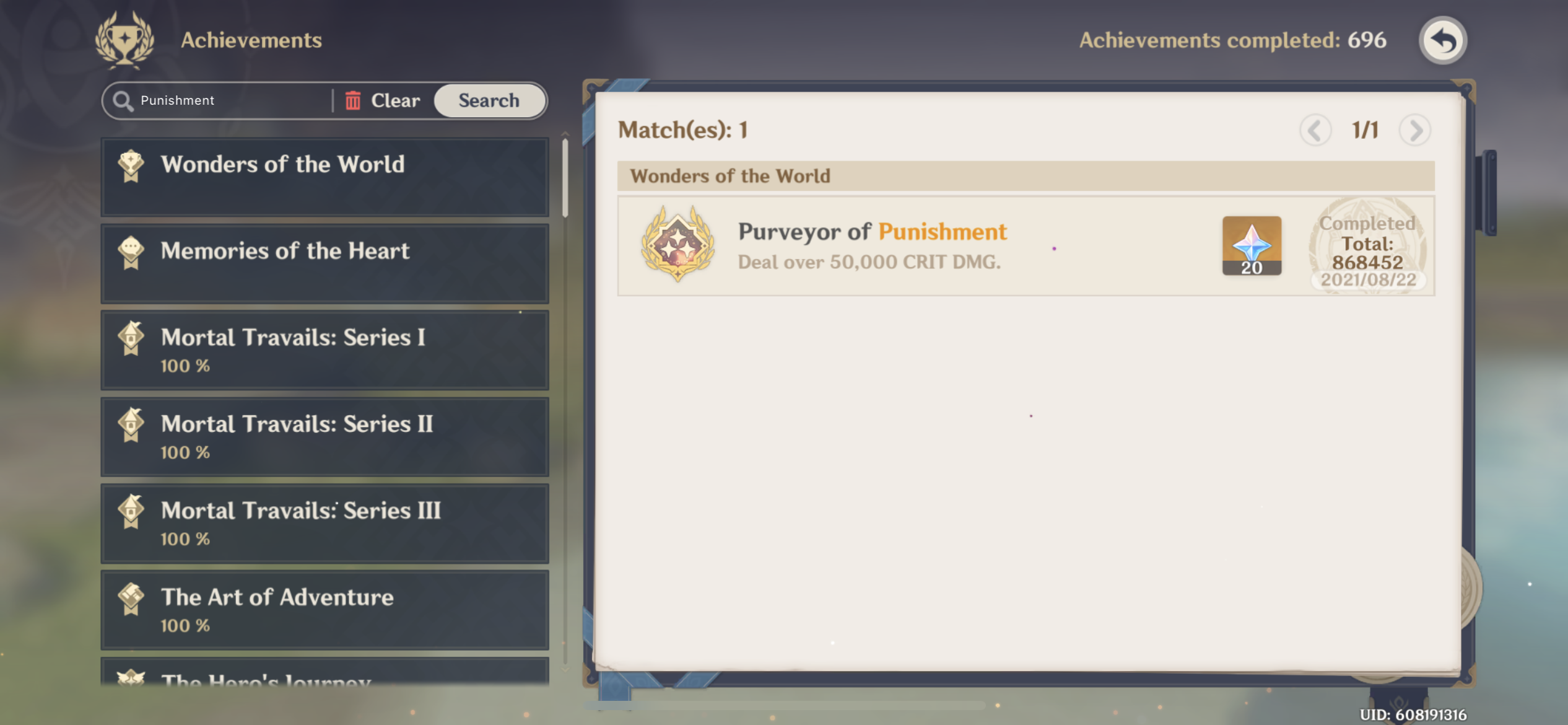The image size is (1568, 725).
Task: Select the Wonders of the World category icon
Action: coord(131,164)
